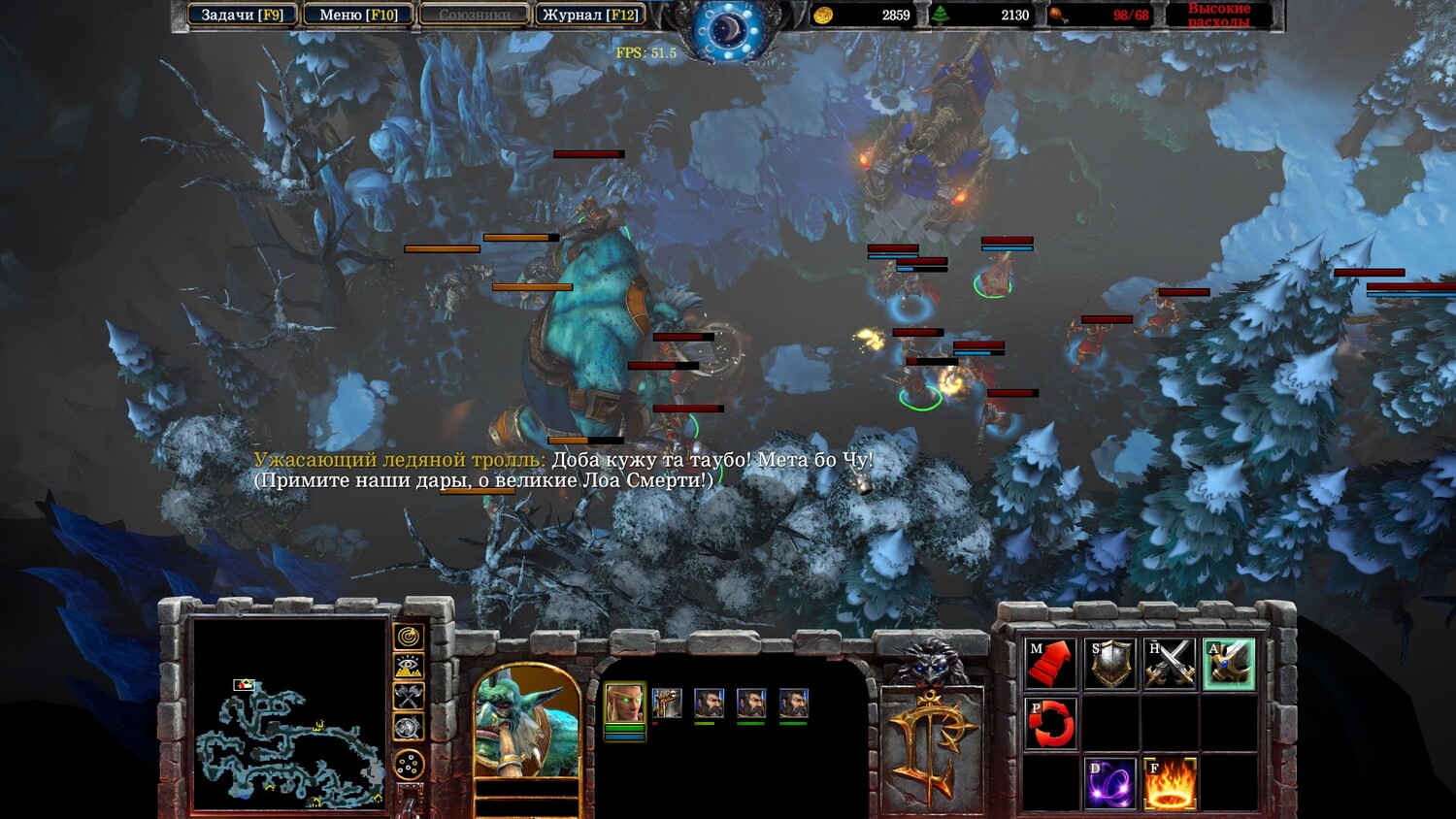Image resolution: width=1456 pixels, height=819 pixels.
Task: Select the blood elf hero group icon
Action: (x=624, y=703)
